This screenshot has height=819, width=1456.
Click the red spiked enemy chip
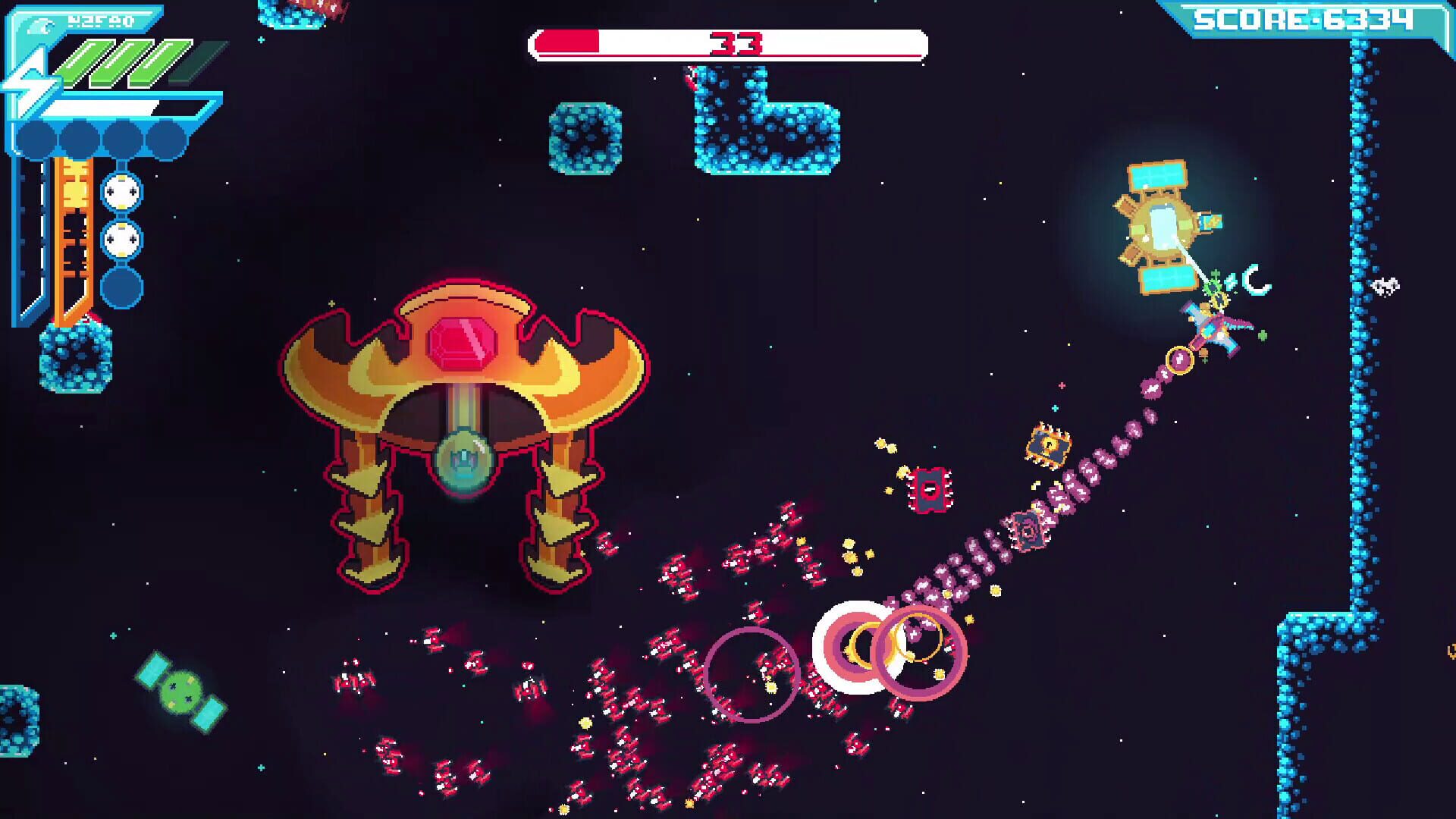pos(928,489)
